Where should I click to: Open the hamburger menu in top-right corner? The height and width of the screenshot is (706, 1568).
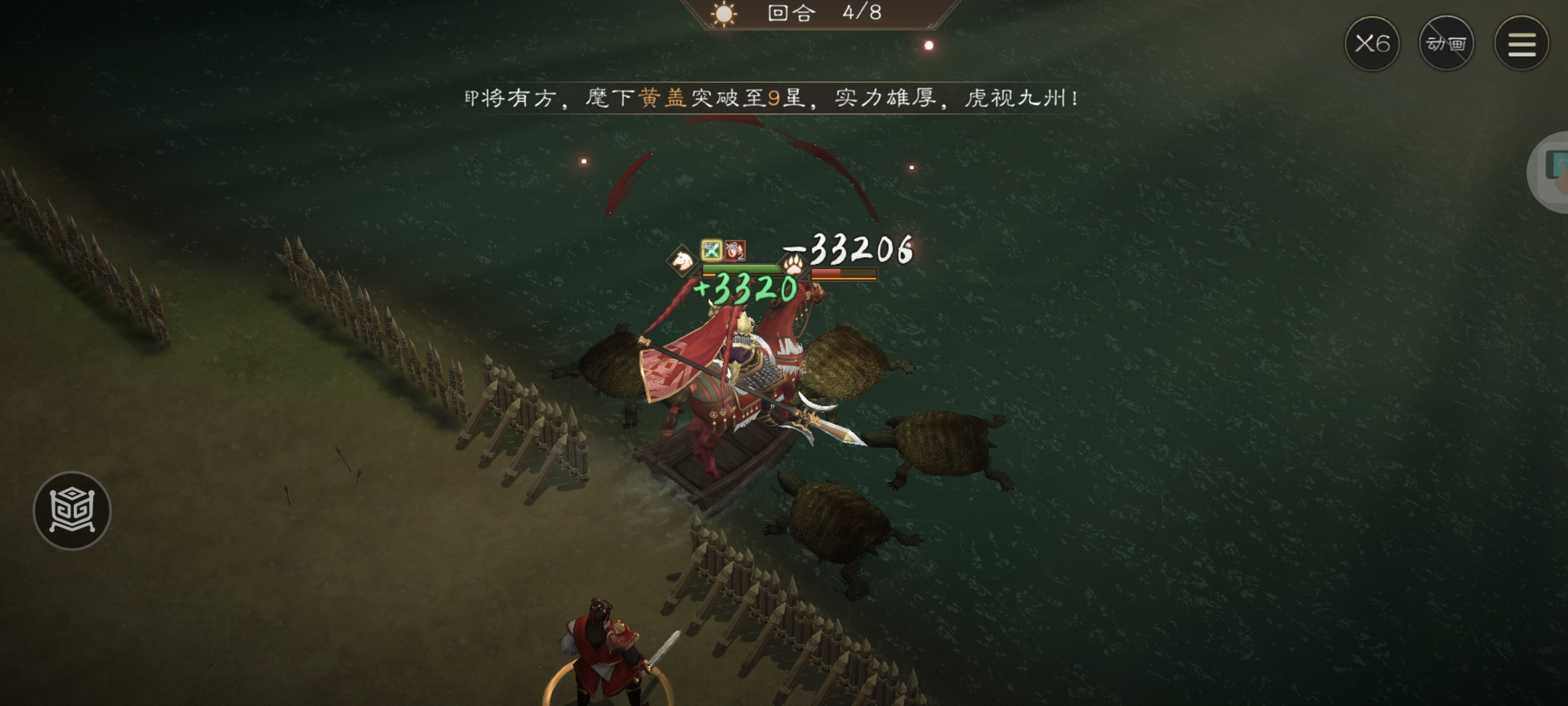coord(1521,43)
